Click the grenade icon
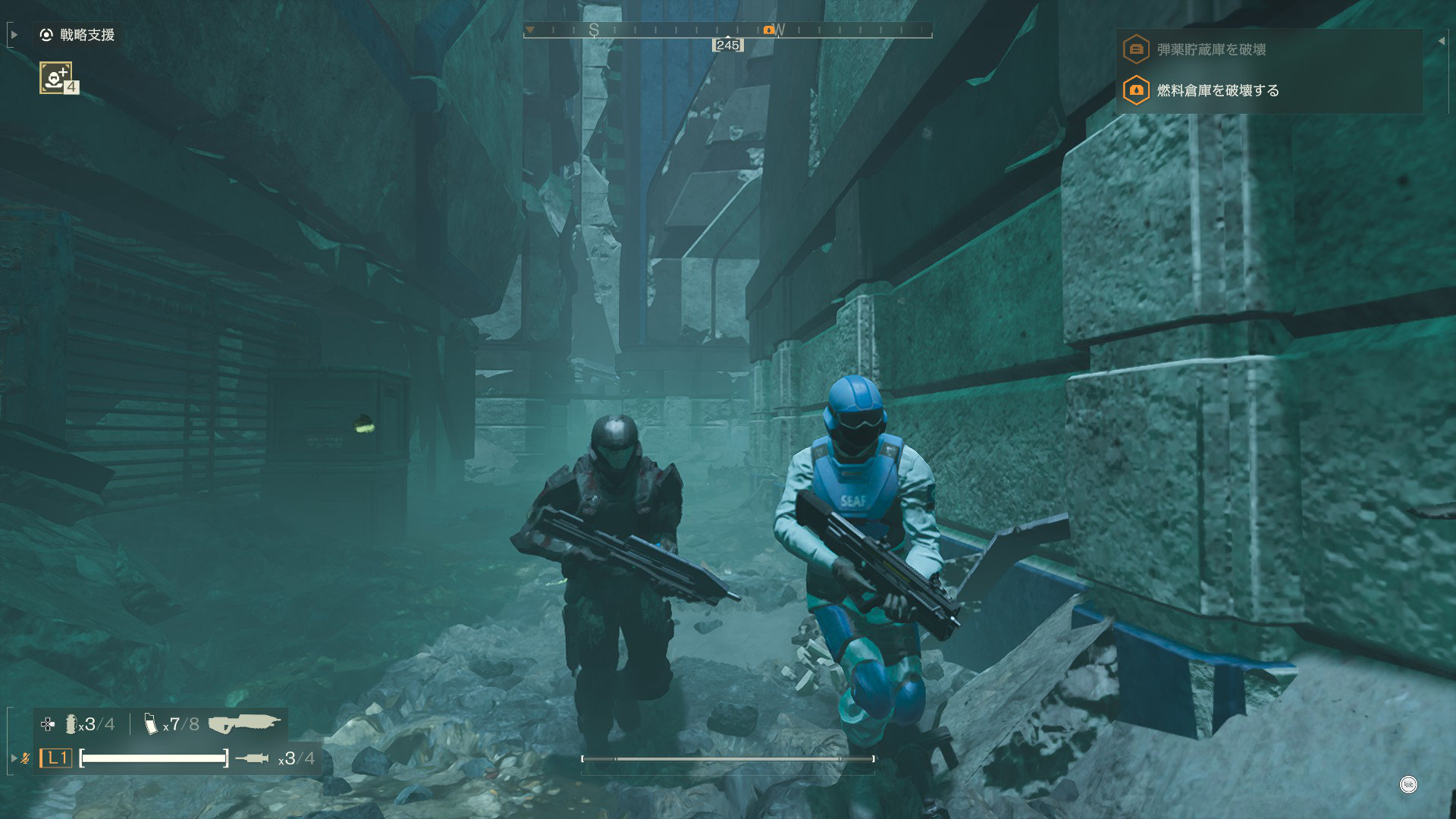The height and width of the screenshot is (819, 1456). click(x=71, y=724)
